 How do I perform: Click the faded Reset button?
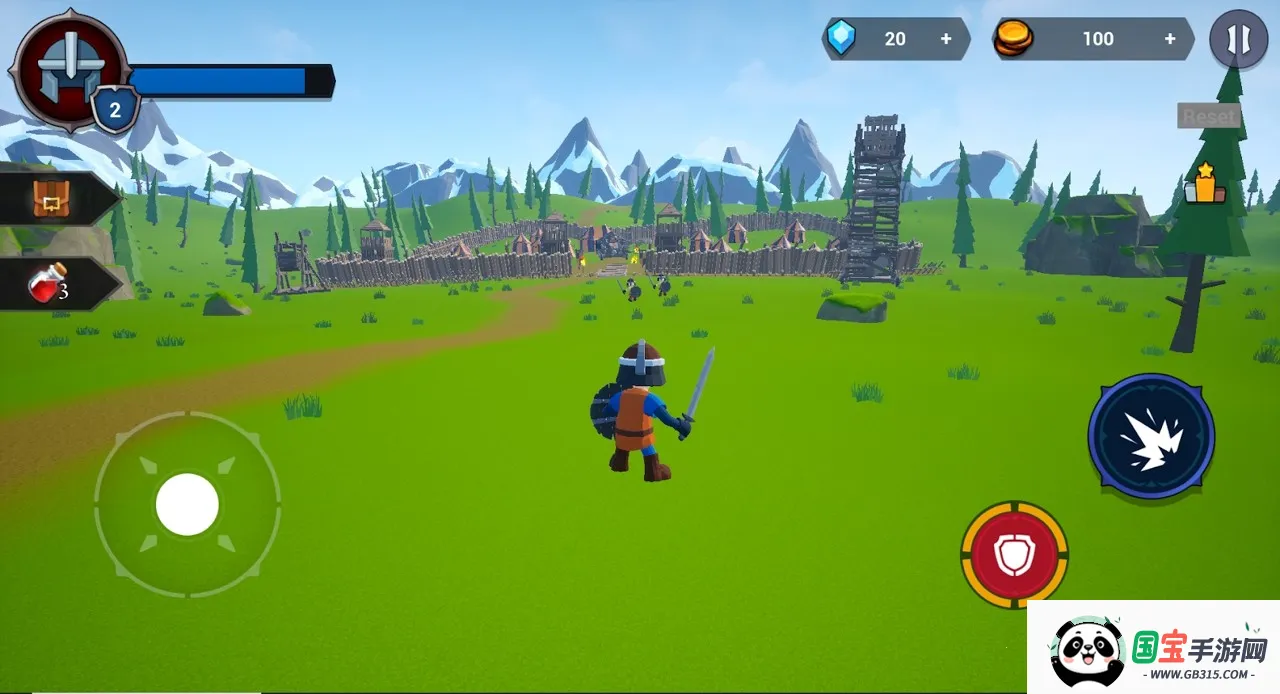click(1209, 116)
